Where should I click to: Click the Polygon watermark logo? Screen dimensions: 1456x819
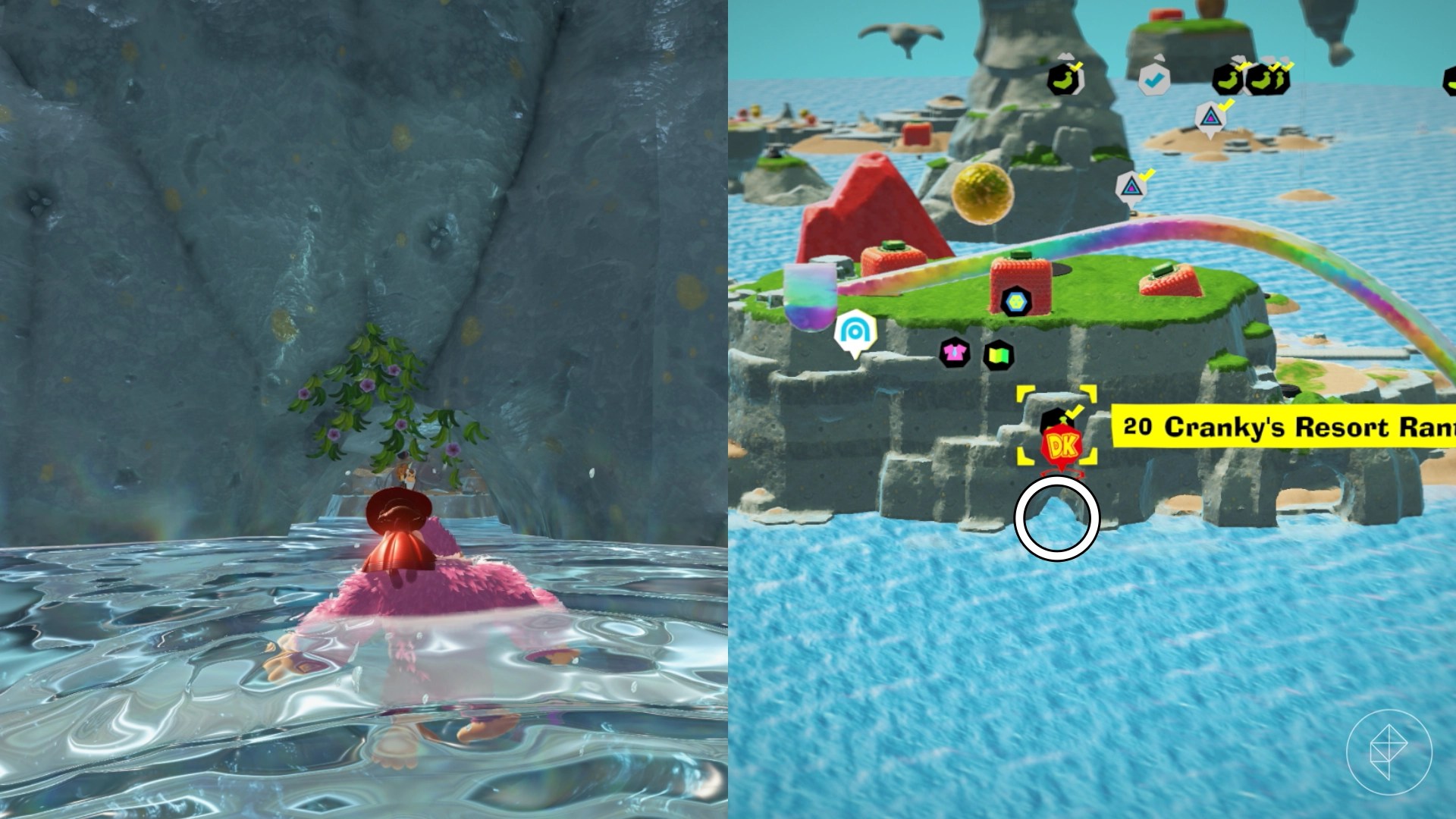(x=1389, y=750)
